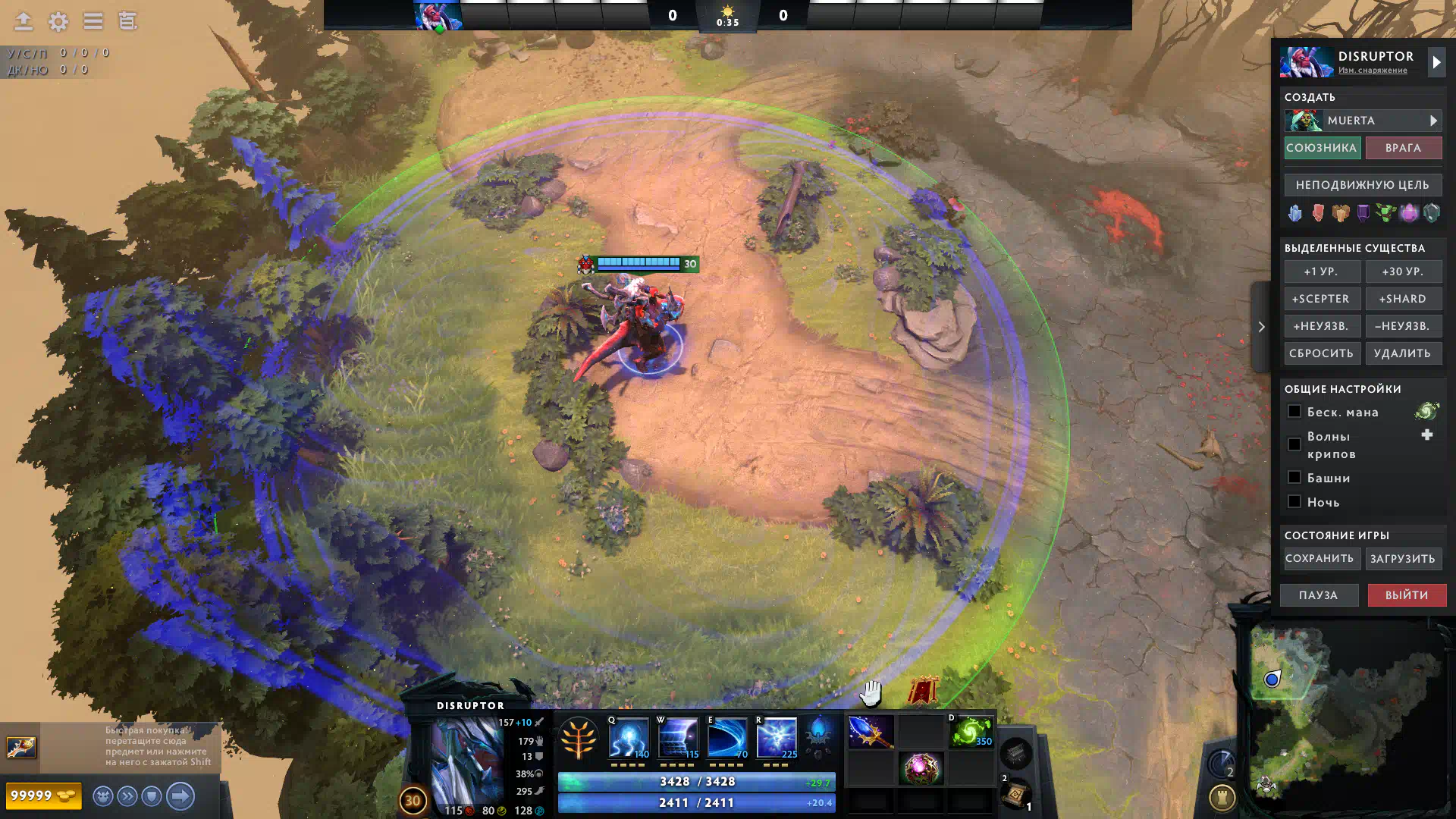Image resolution: width=1456 pixels, height=819 pixels.
Task: Activate Disruptor's Static Storm ultimate
Action: pyautogui.click(x=777, y=737)
